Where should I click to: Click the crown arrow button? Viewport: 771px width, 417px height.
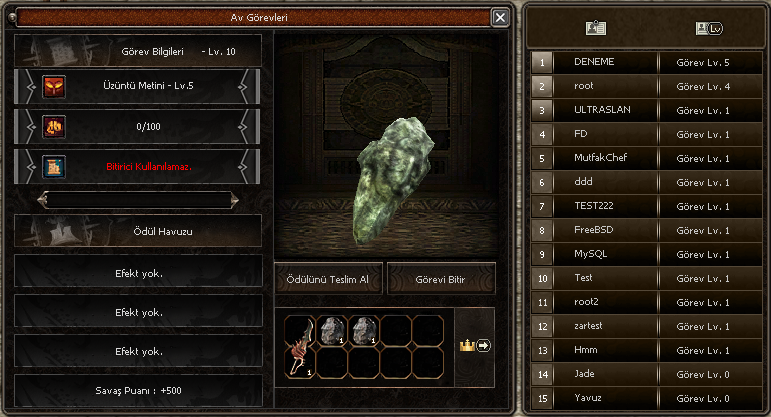click(474, 345)
